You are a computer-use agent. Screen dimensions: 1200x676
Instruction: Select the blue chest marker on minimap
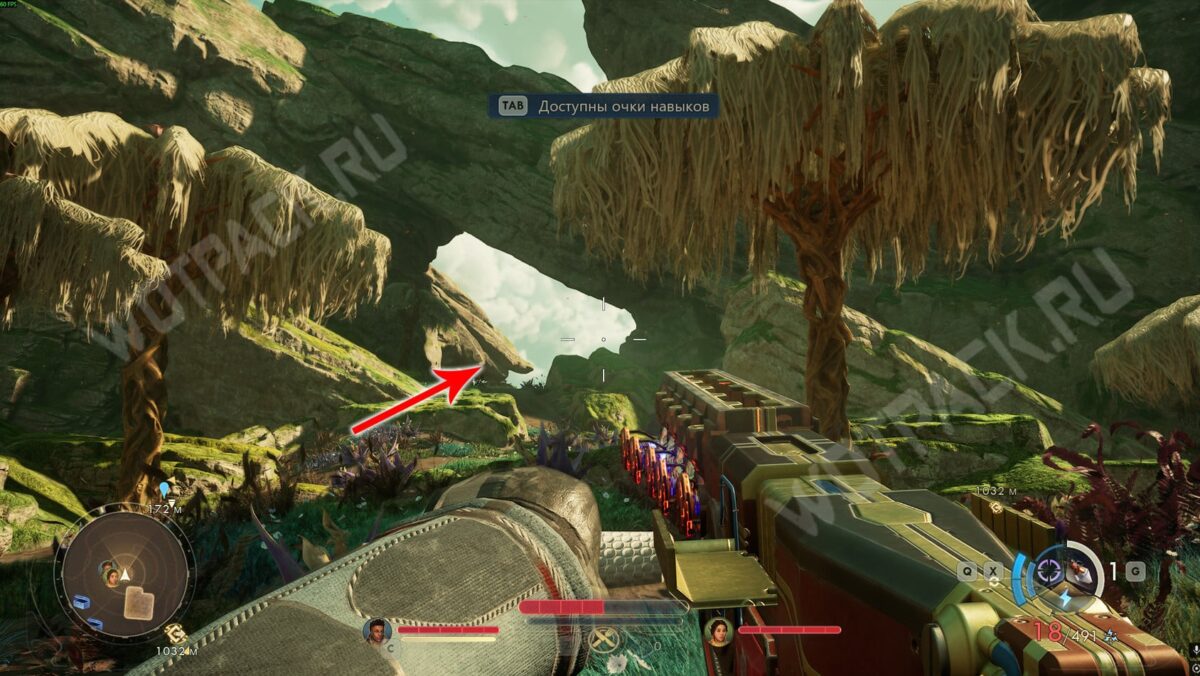pos(83,602)
